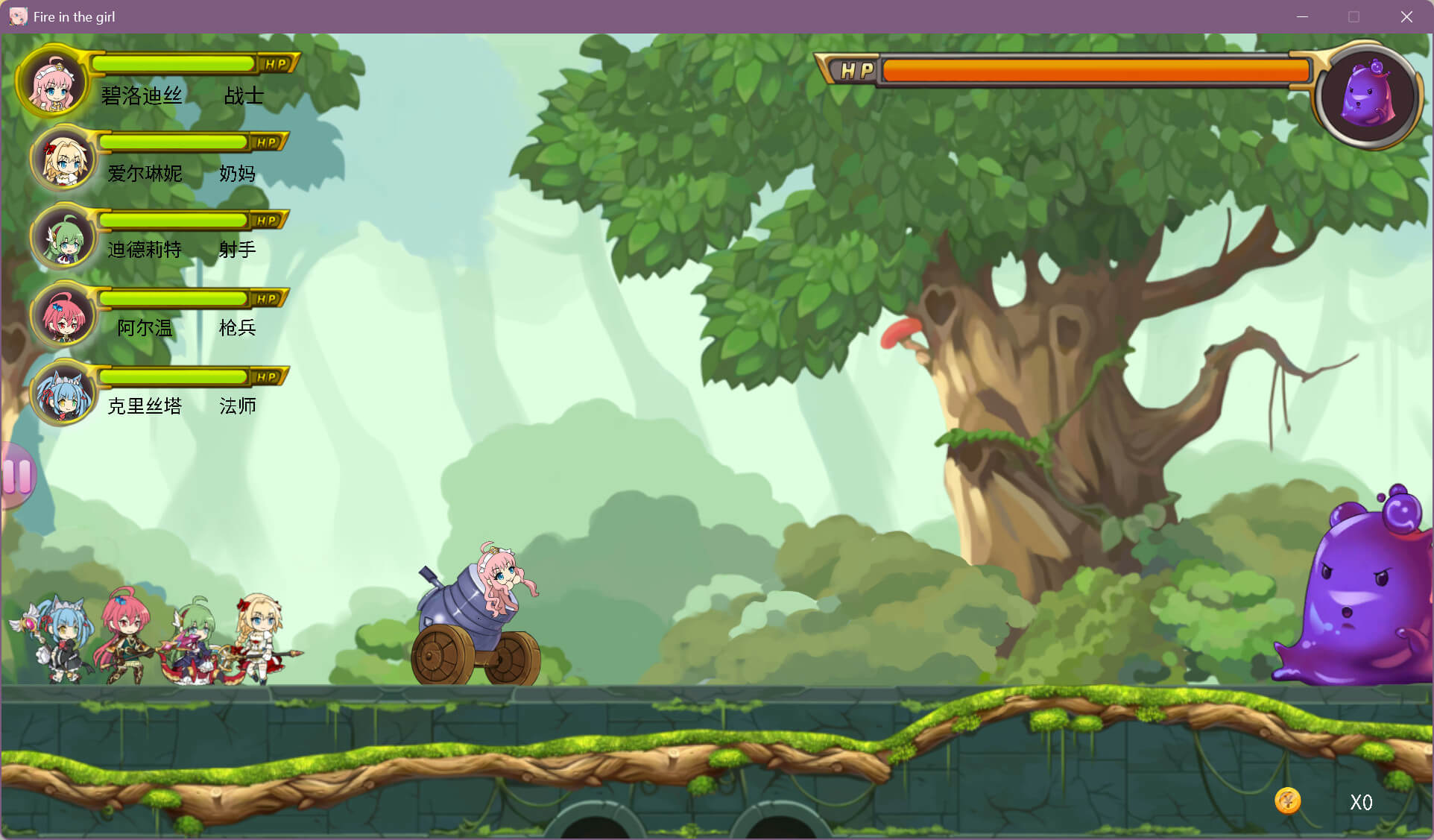Pause the game with the pink button

(16, 476)
